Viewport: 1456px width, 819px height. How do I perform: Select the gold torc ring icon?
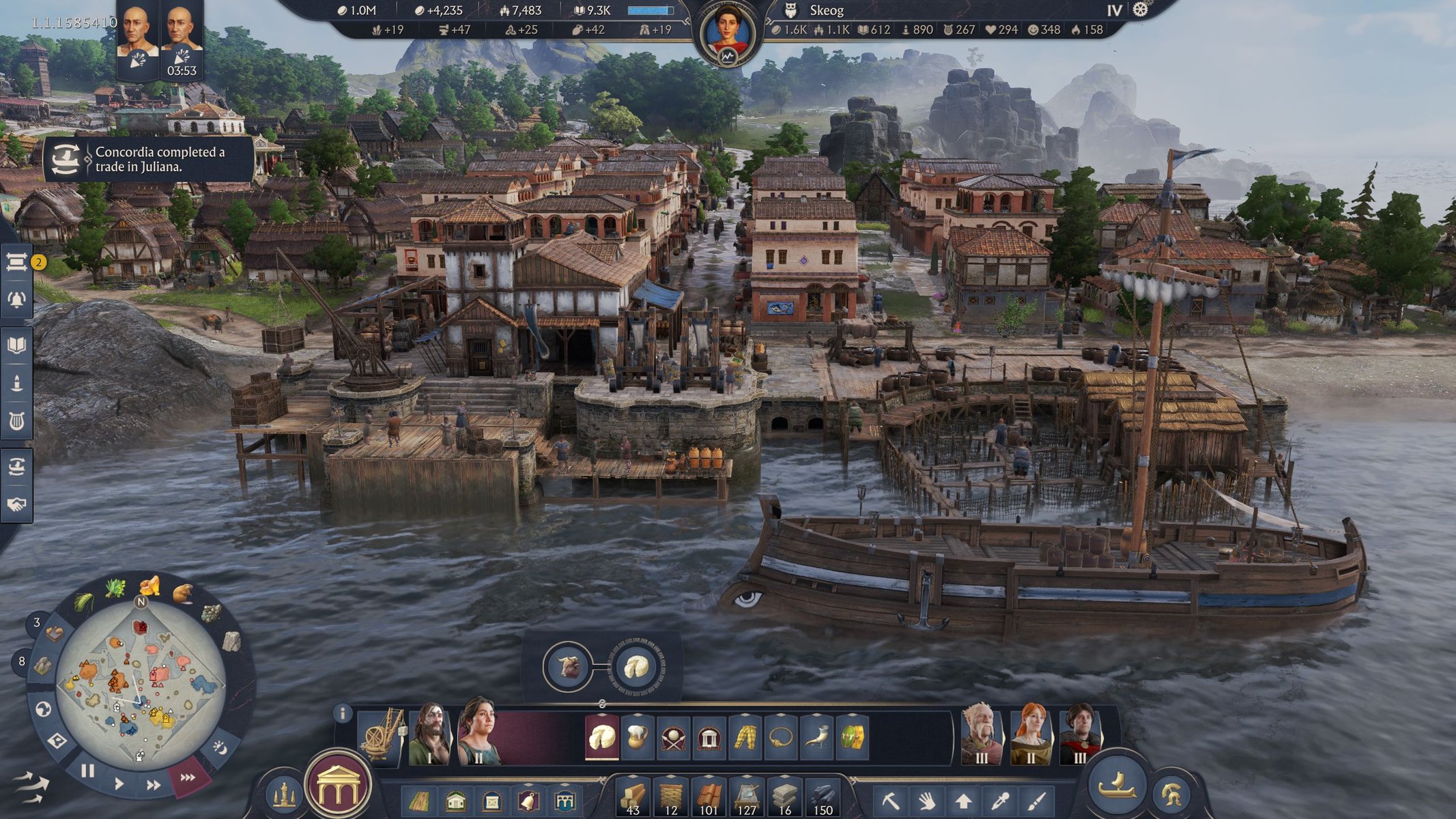(781, 737)
